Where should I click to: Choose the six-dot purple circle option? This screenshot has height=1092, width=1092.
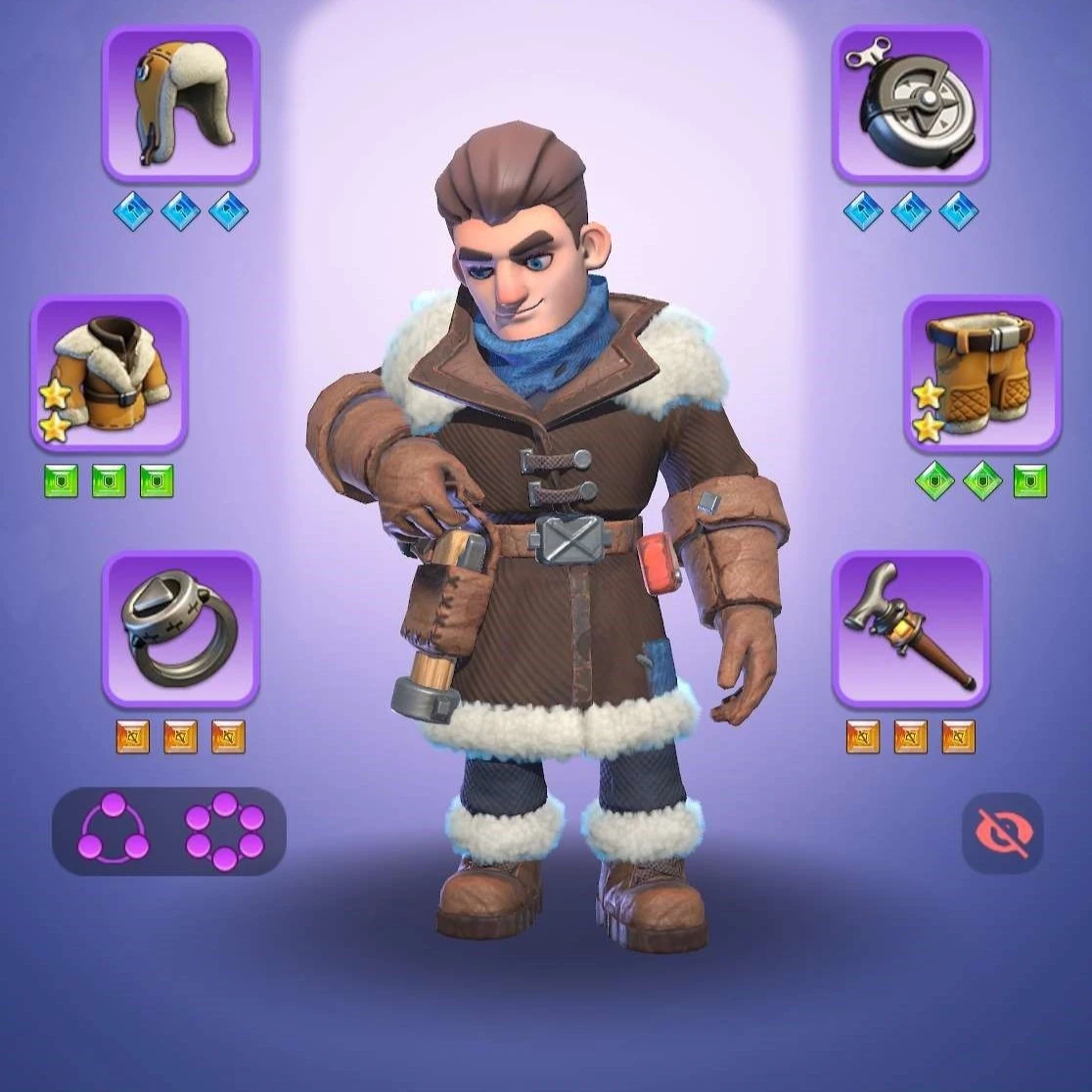pos(225,831)
